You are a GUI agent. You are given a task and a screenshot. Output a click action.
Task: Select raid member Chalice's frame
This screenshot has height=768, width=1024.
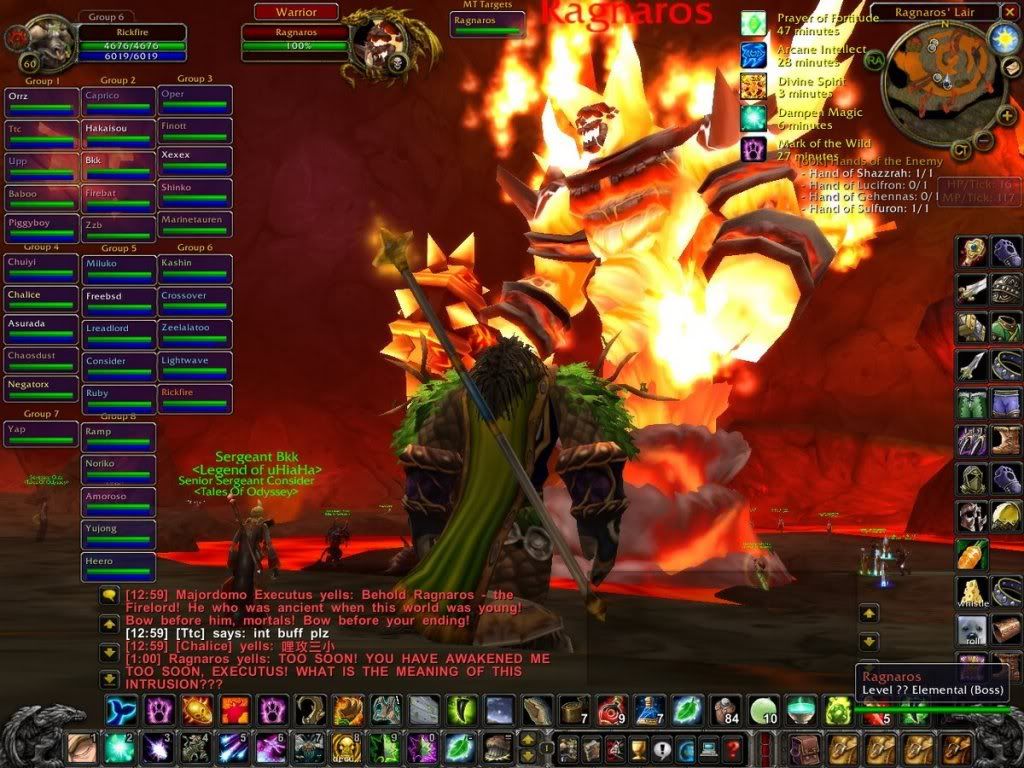click(x=42, y=300)
